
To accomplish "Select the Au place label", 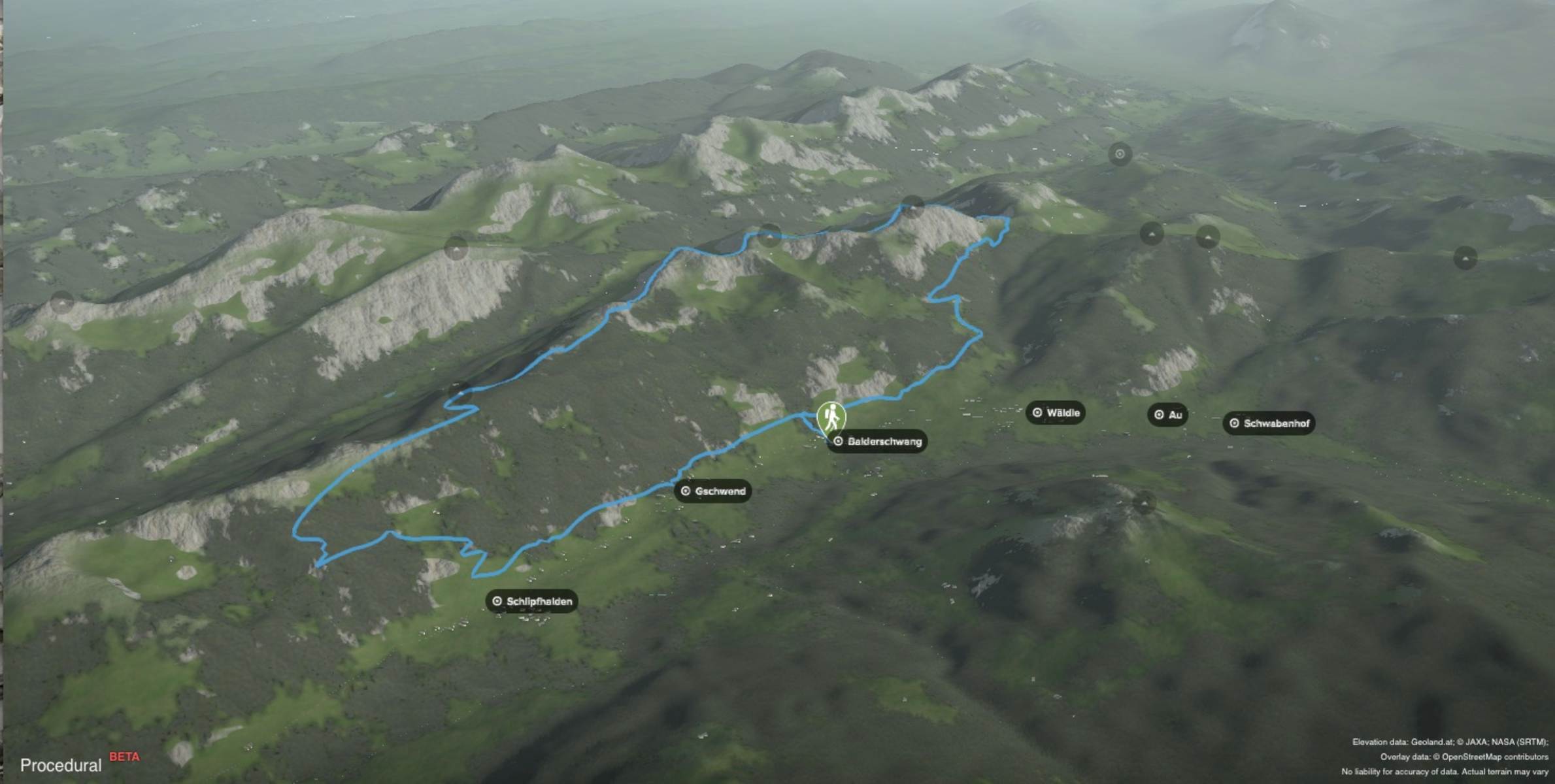I will pos(1167,415).
